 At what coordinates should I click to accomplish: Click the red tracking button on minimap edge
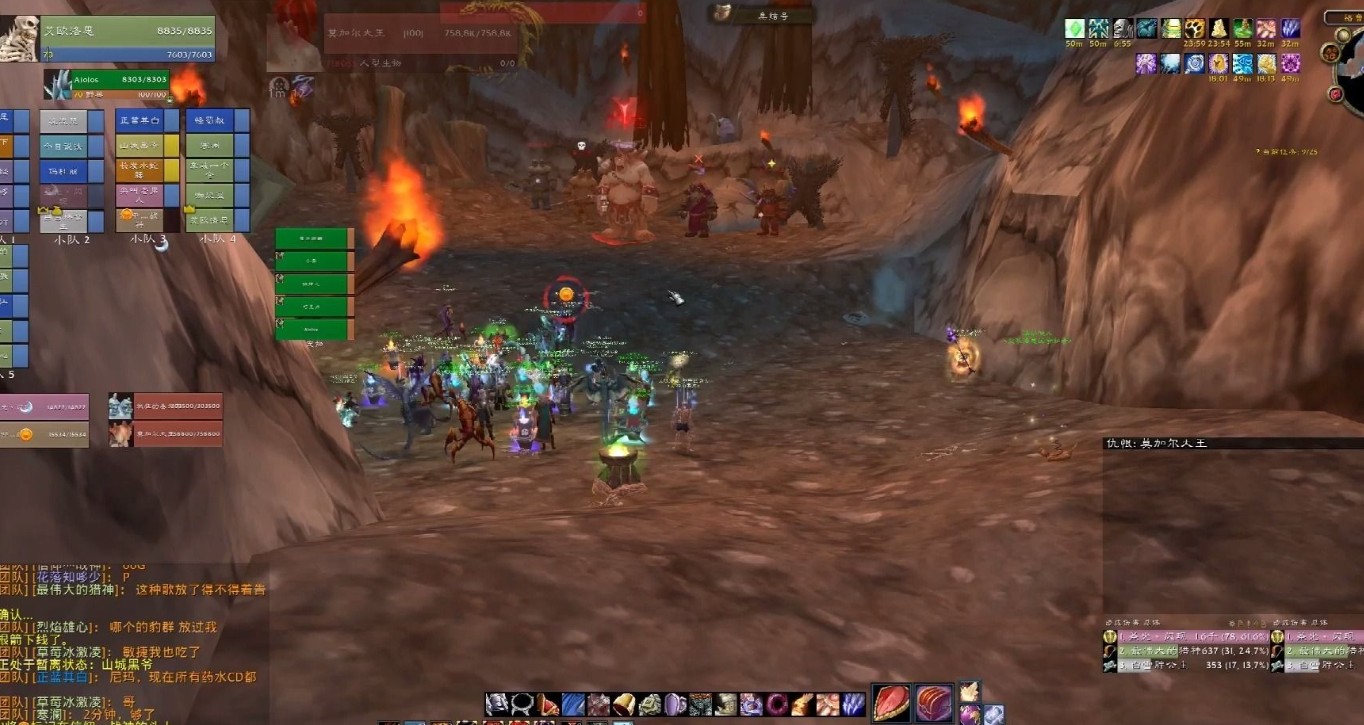pos(1336,94)
